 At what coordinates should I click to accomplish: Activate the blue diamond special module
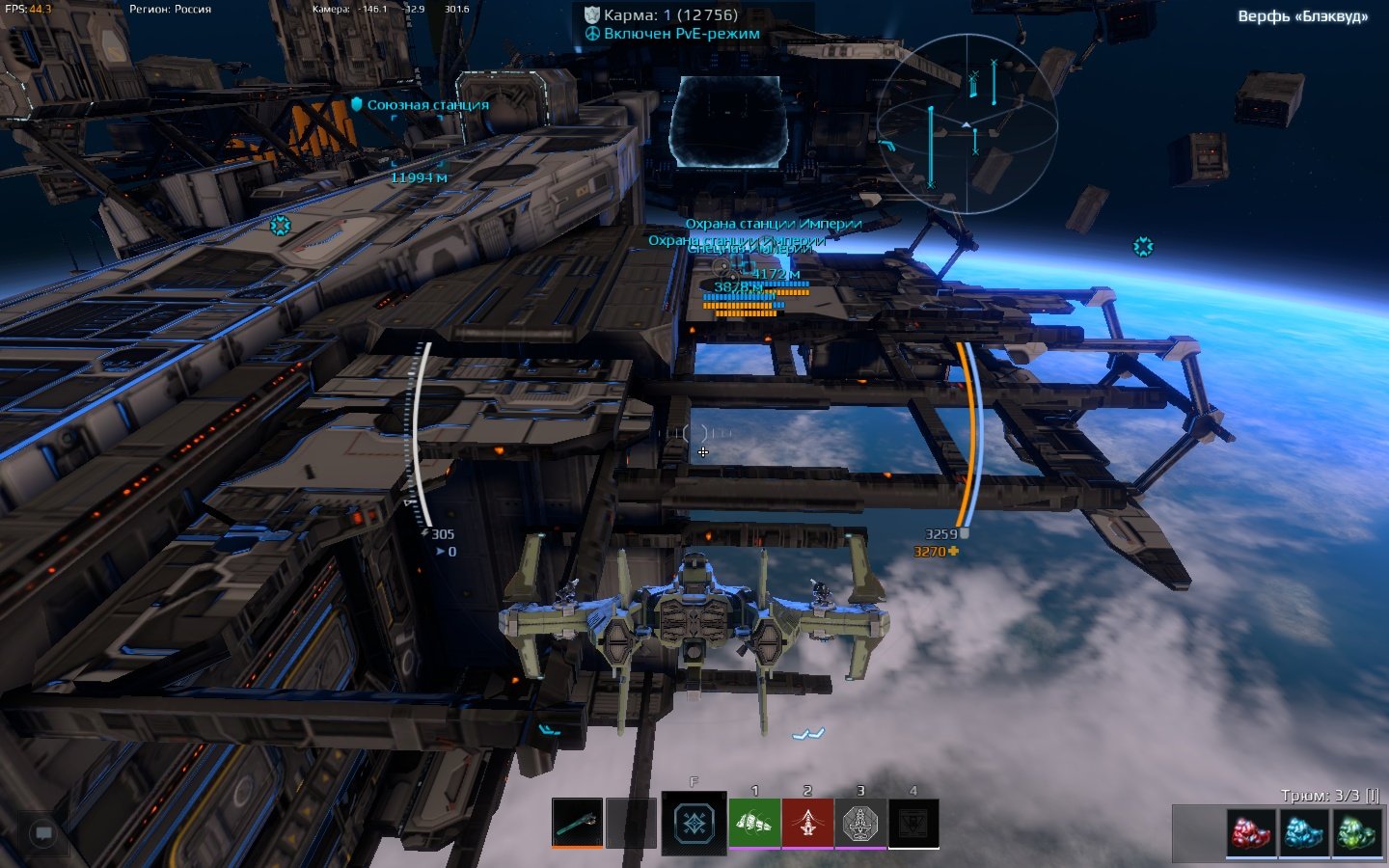tap(694, 824)
